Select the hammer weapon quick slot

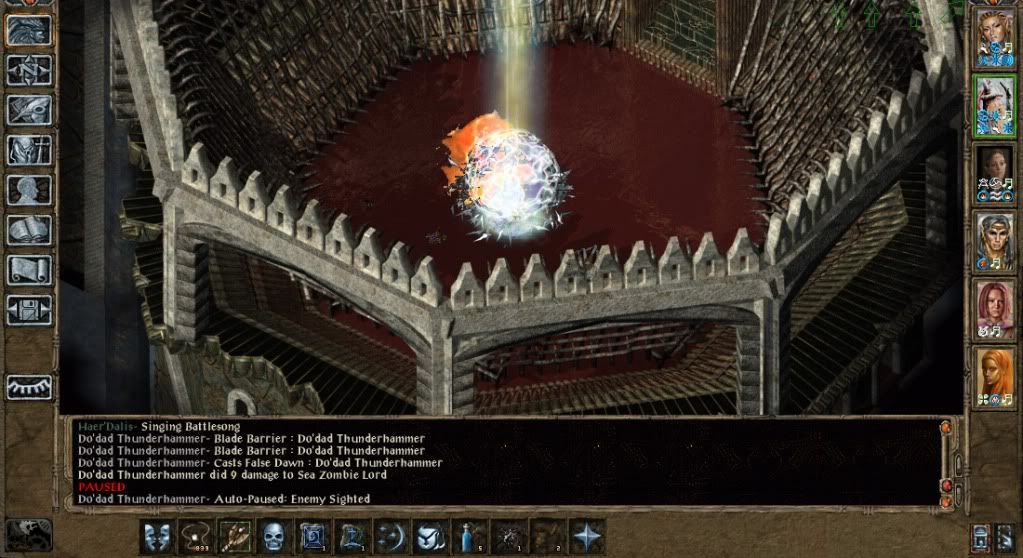235,536
